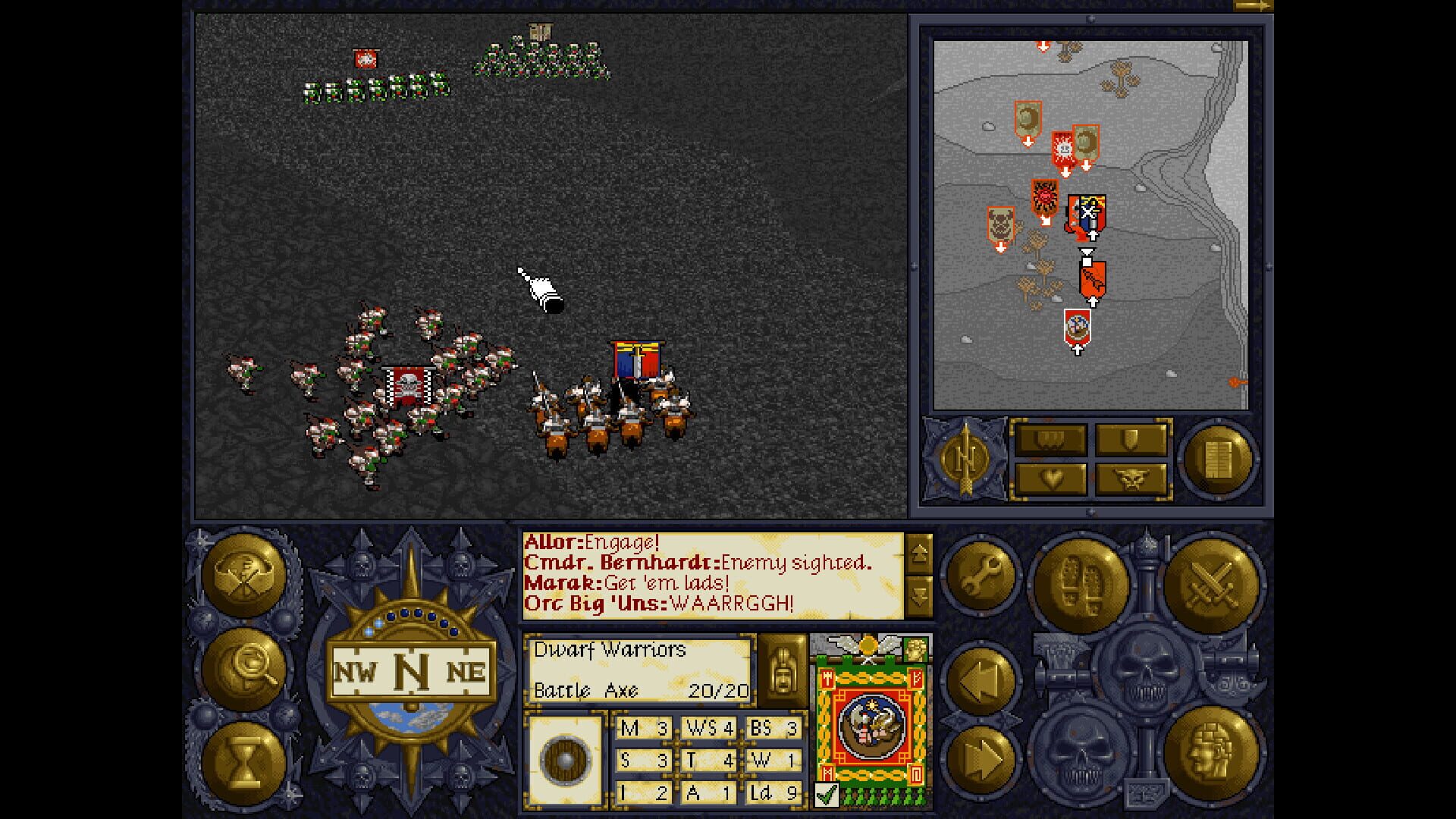
Task: Toggle the monster face minimap overlay button
Action: click(x=1133, y=480)
